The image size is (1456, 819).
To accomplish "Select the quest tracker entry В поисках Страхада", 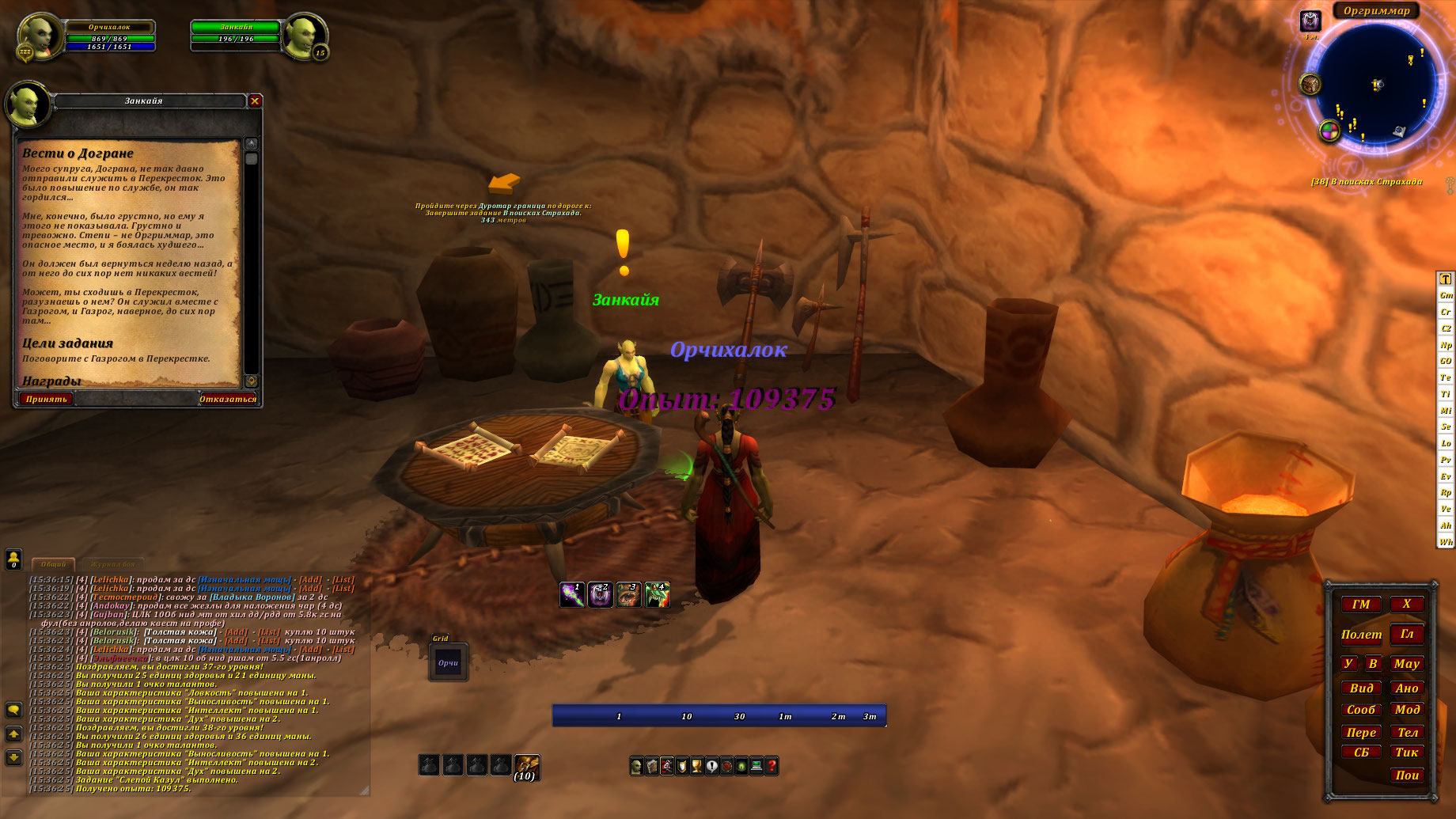I will point(1367,182).
